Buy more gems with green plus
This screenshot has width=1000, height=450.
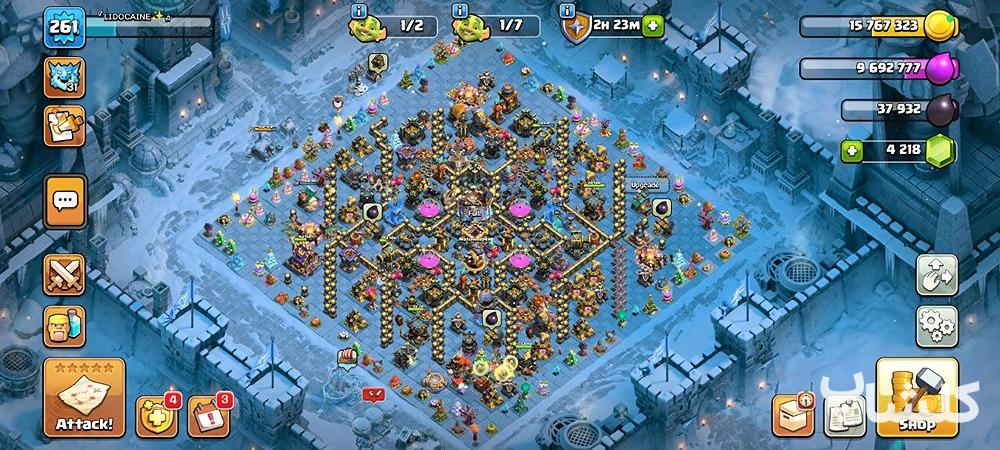[853, 152]
